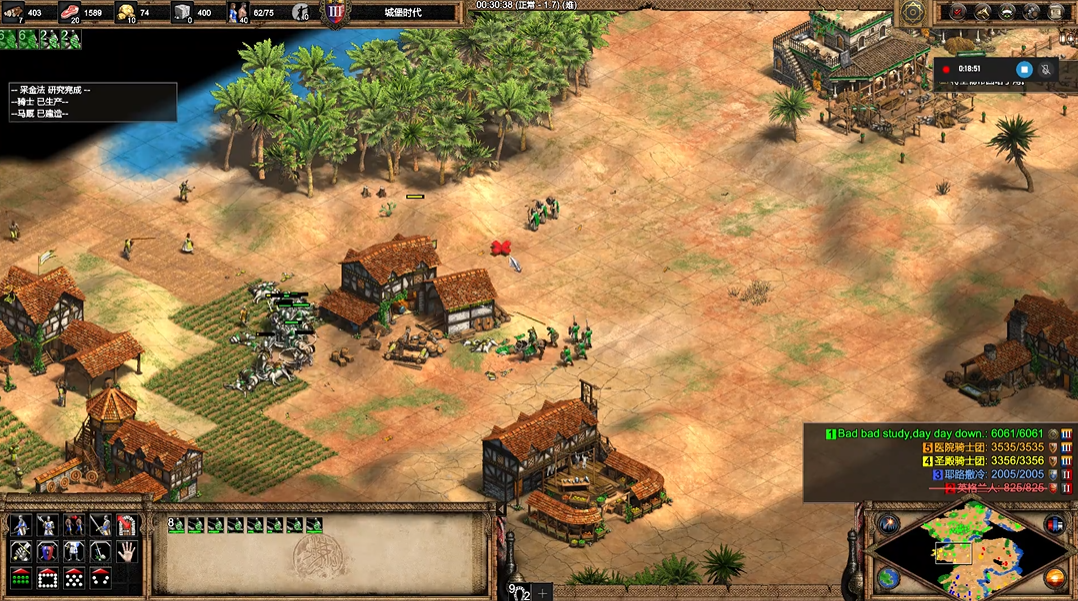
Task: Open the main menu gear button
Action: [913, 12]
